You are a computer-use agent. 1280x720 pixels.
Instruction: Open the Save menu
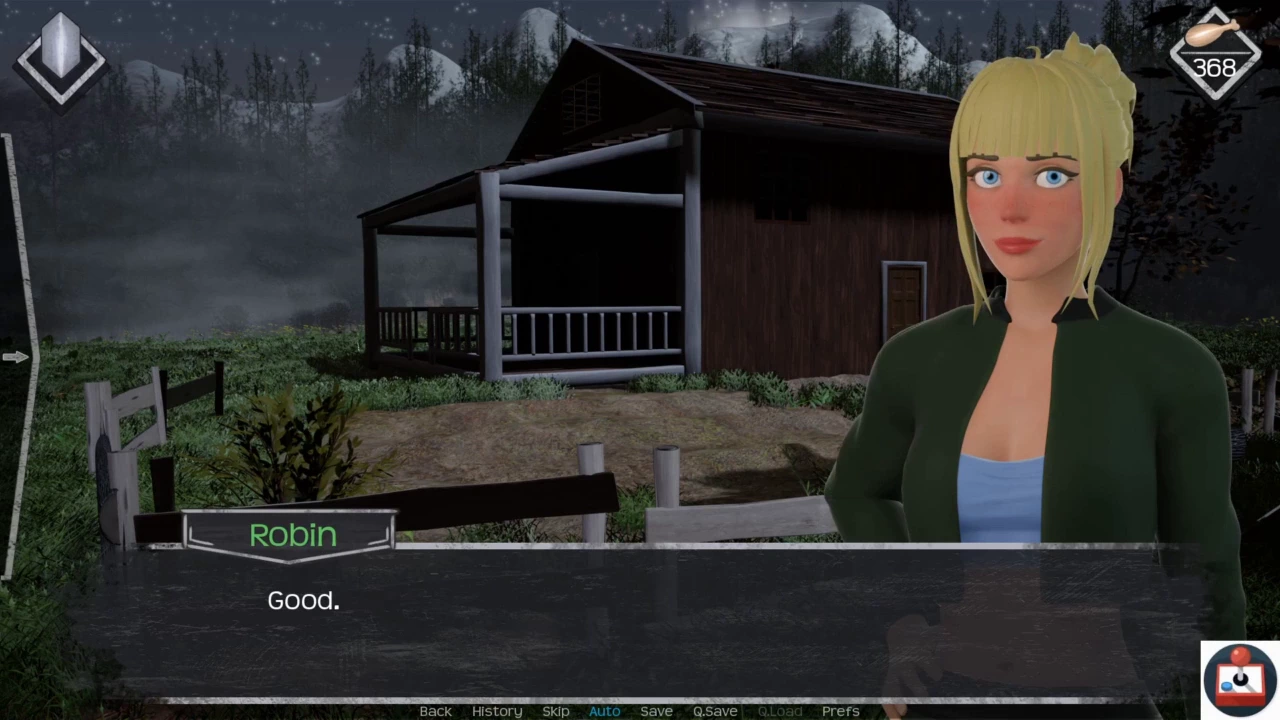pyautogui.click(x=656, y=711)
